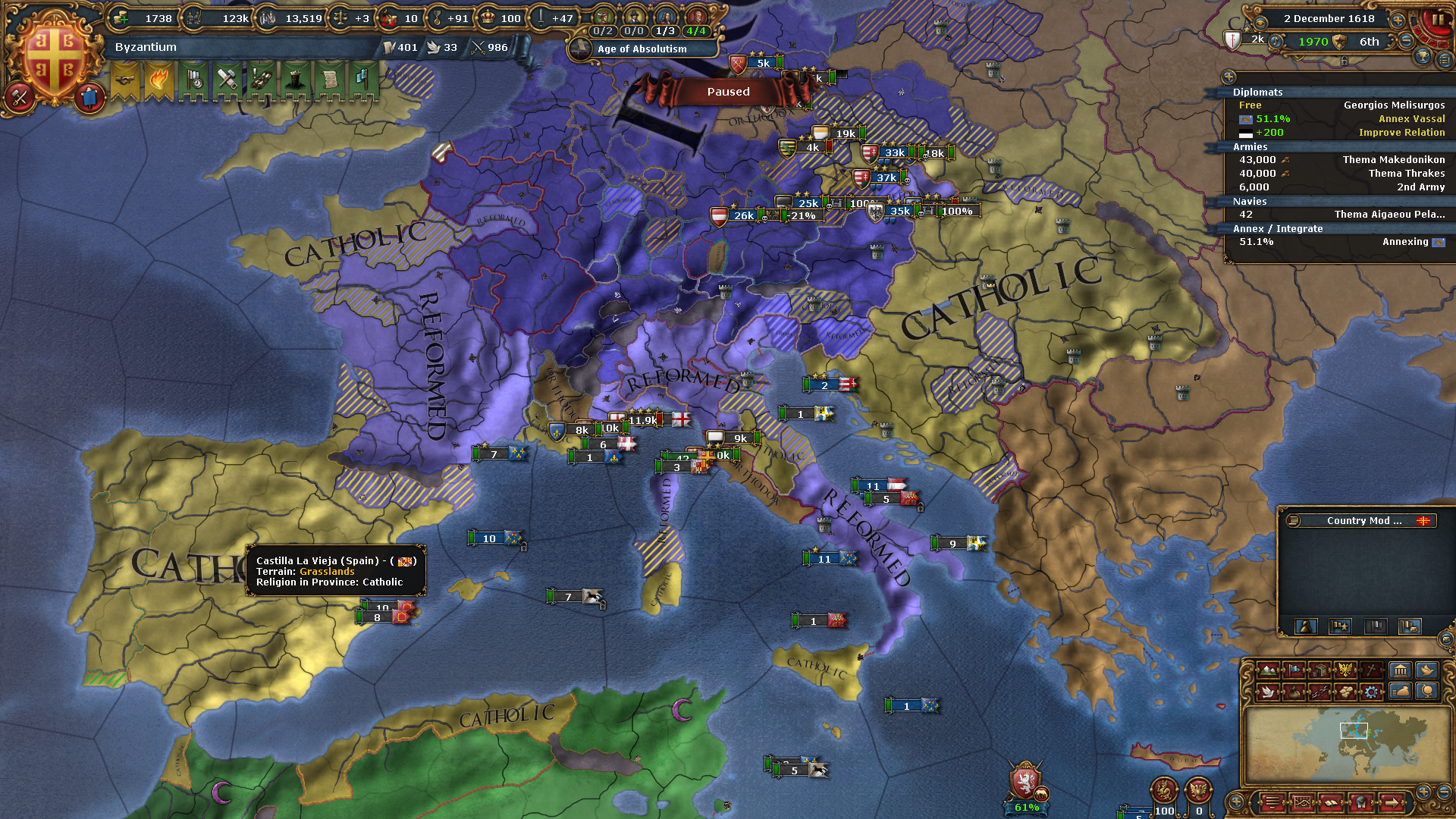Open the trade goods mapmode

(1320, 670)
